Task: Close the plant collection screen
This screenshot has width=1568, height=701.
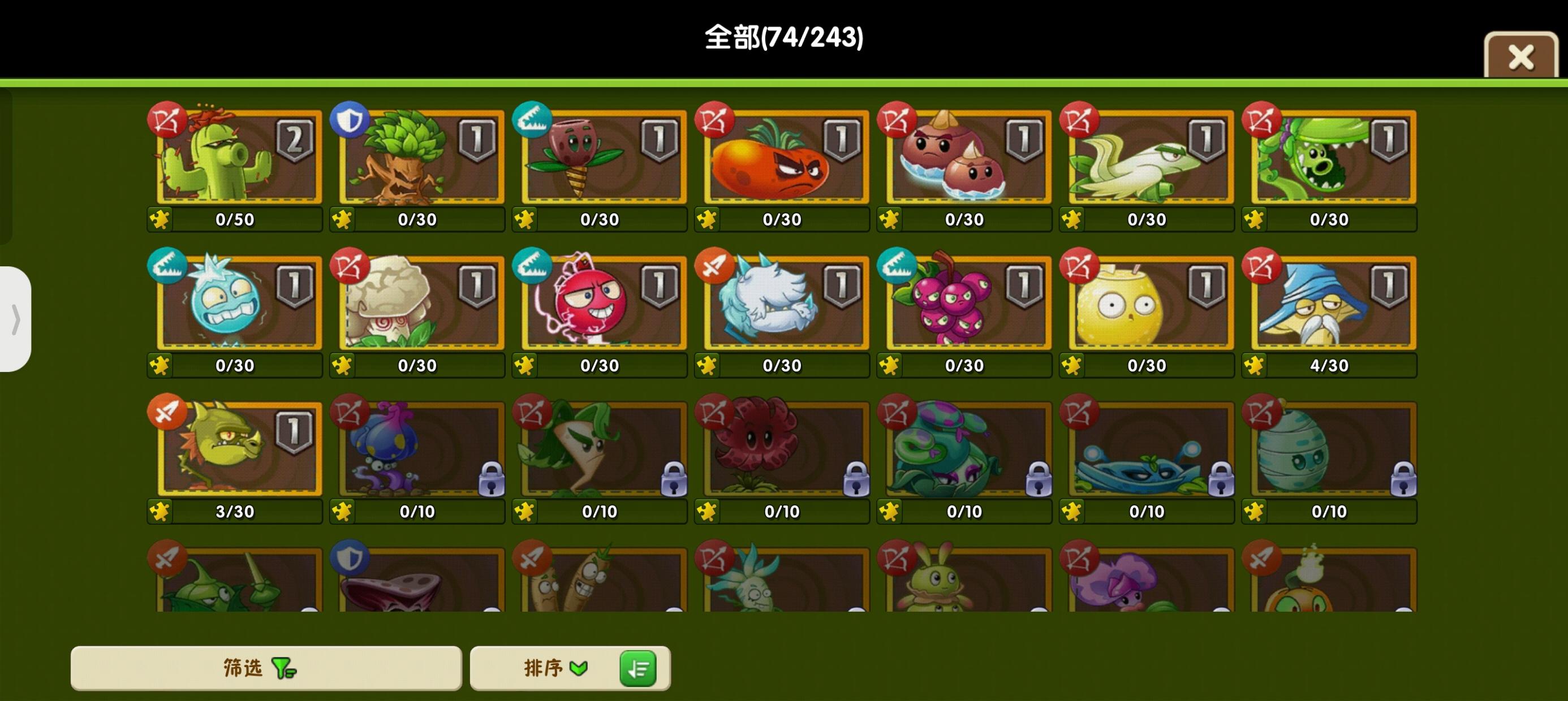Action: pyautogui.click(x=1520, y=57)
